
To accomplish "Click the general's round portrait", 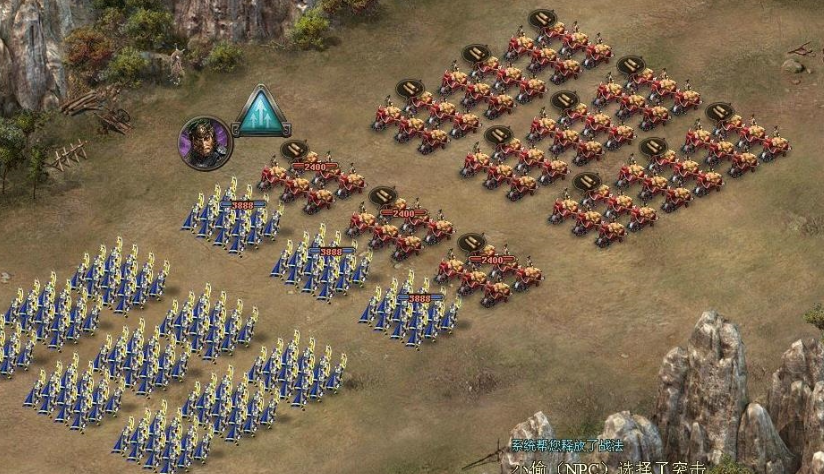I will coord(205,143).
